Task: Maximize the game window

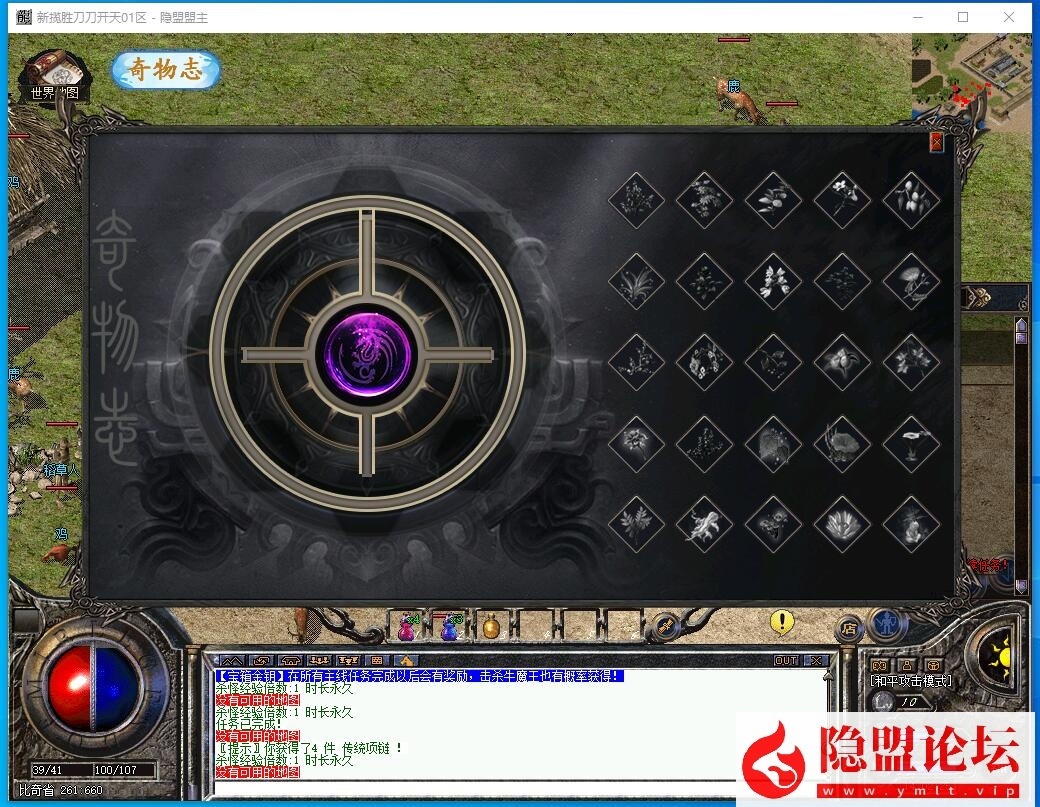Action: [x=963, y=17]
